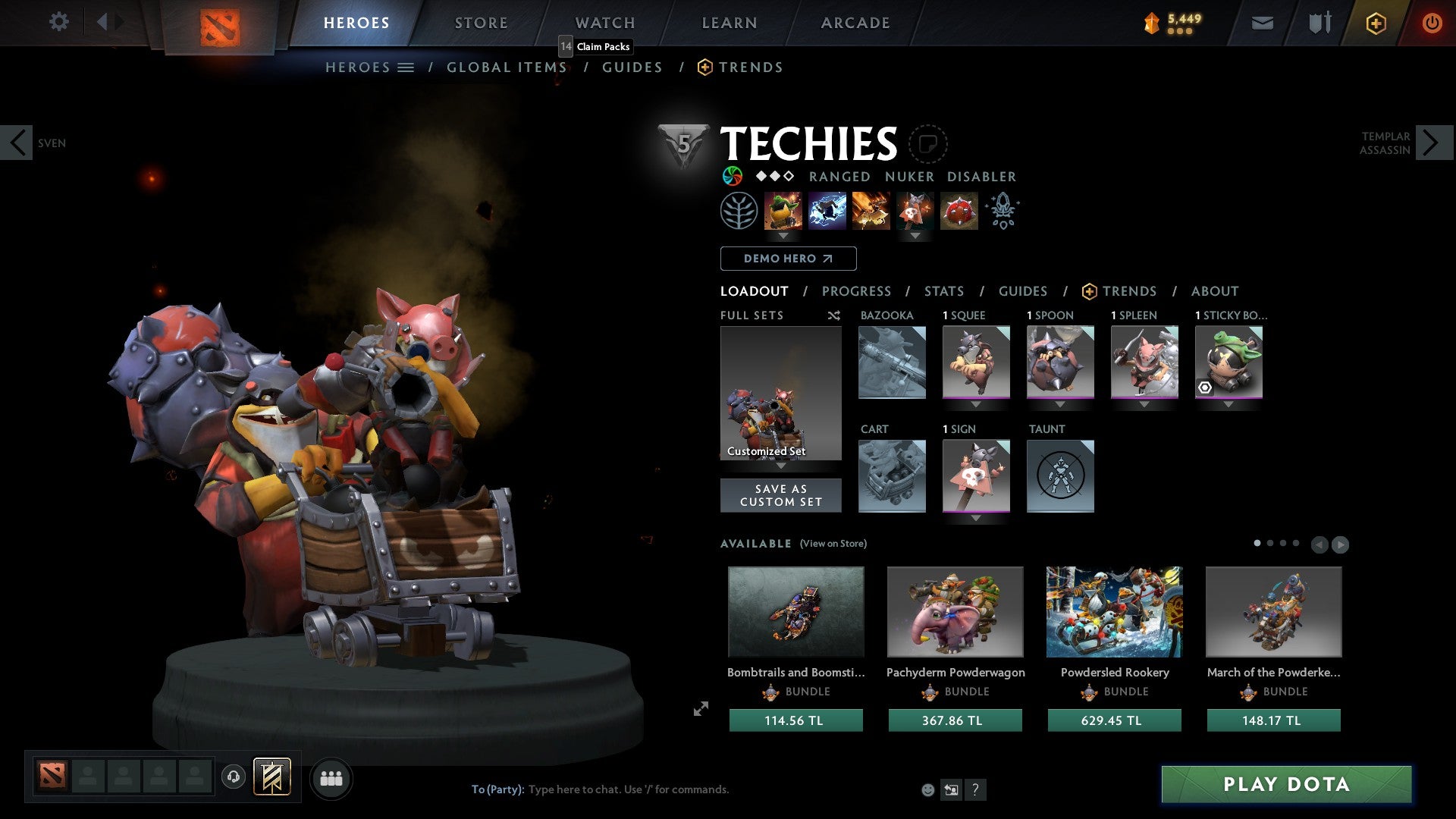Shuffle full sets with the randomize icon
Screen dimensions: 1456x819
[x=833, y=315]
